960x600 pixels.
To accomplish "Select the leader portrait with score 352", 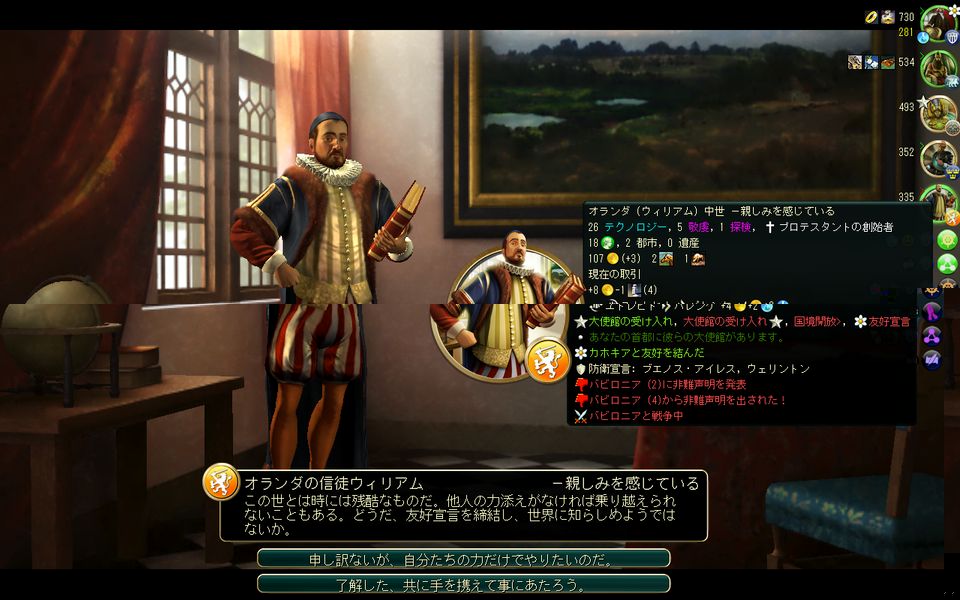I will (939, 157).
